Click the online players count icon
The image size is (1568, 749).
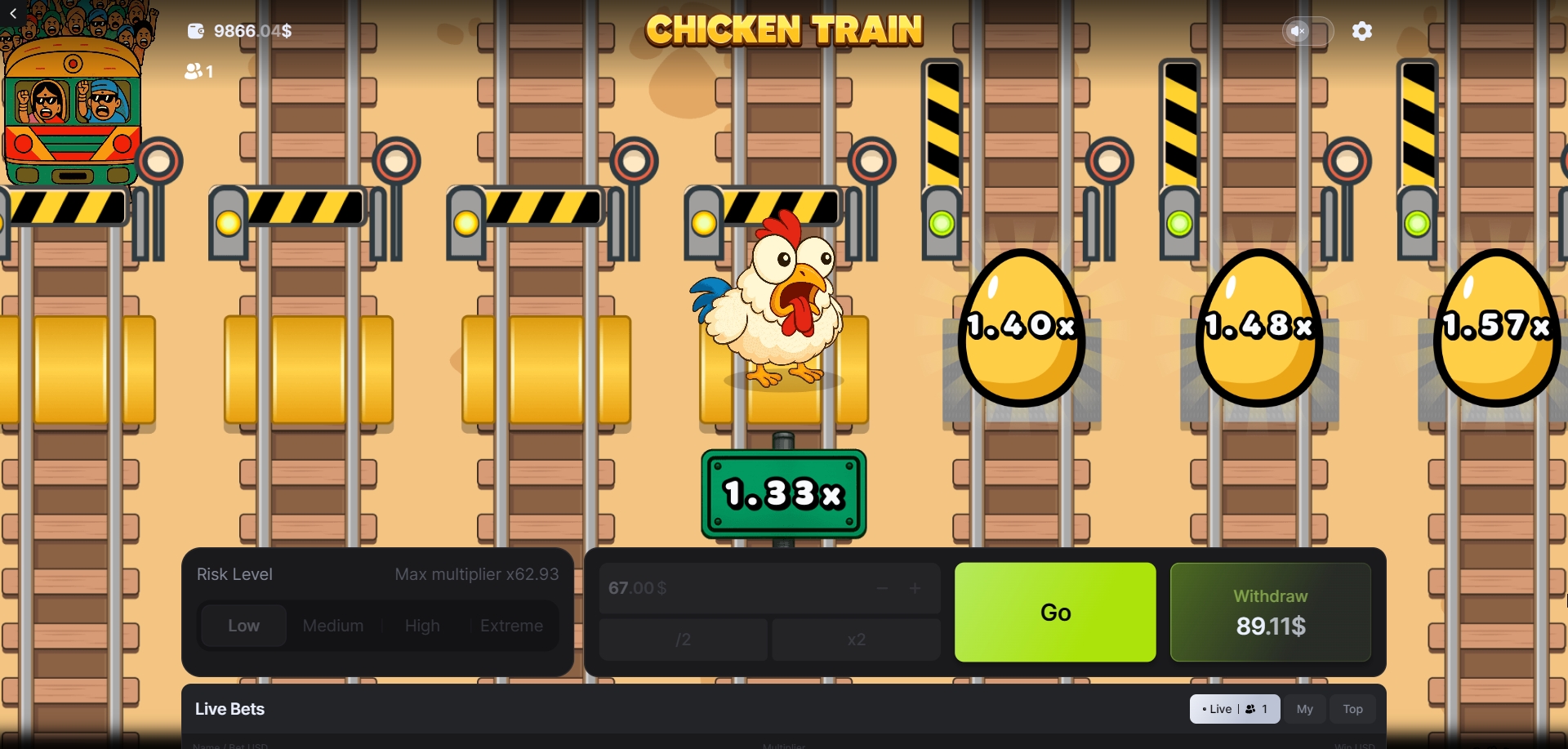193,72
